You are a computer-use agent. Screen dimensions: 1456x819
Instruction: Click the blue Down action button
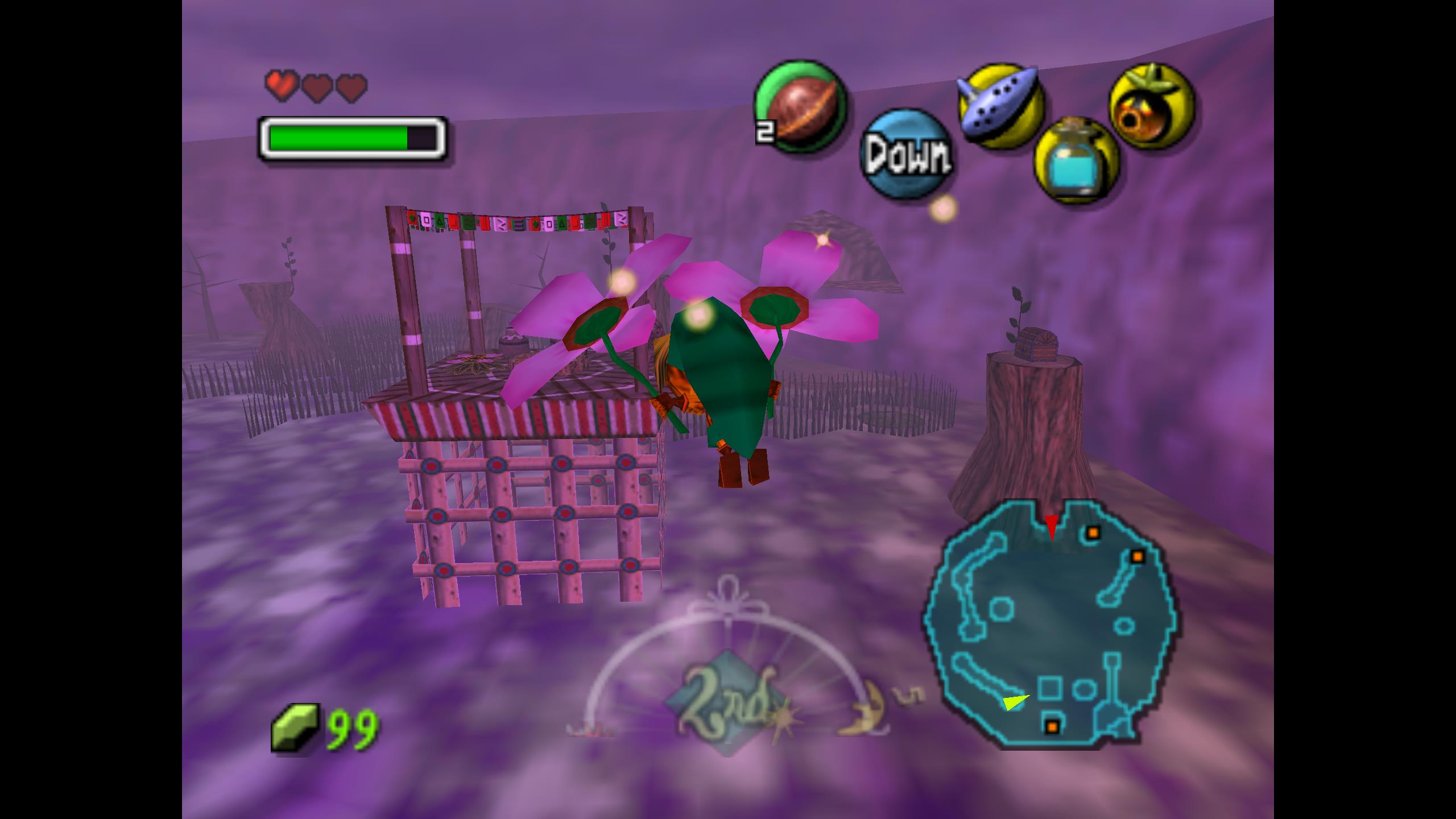907,155
